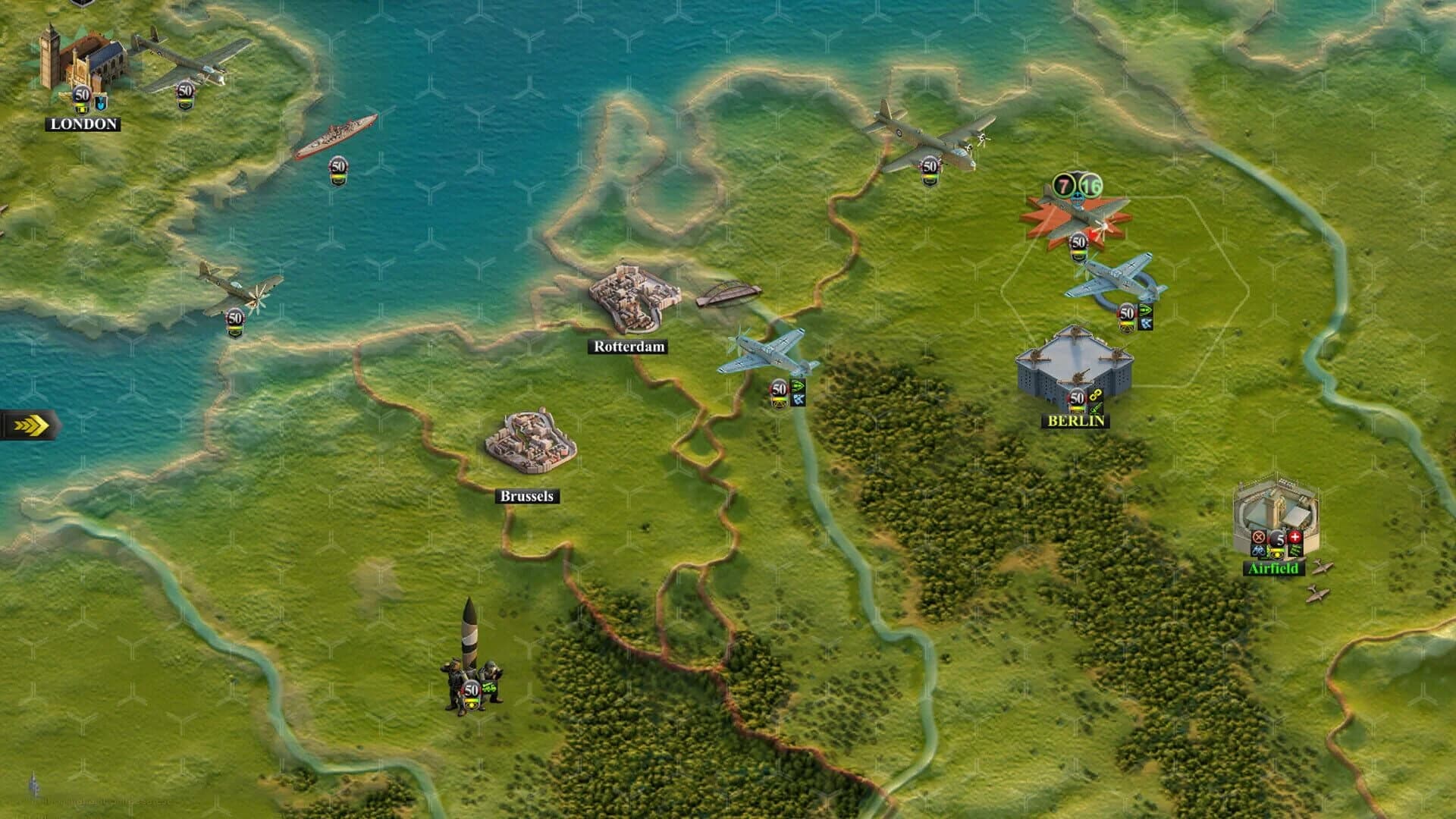
Task: Click the binoculars scouting icon near the Airfield
Action: coord(1259,553)
